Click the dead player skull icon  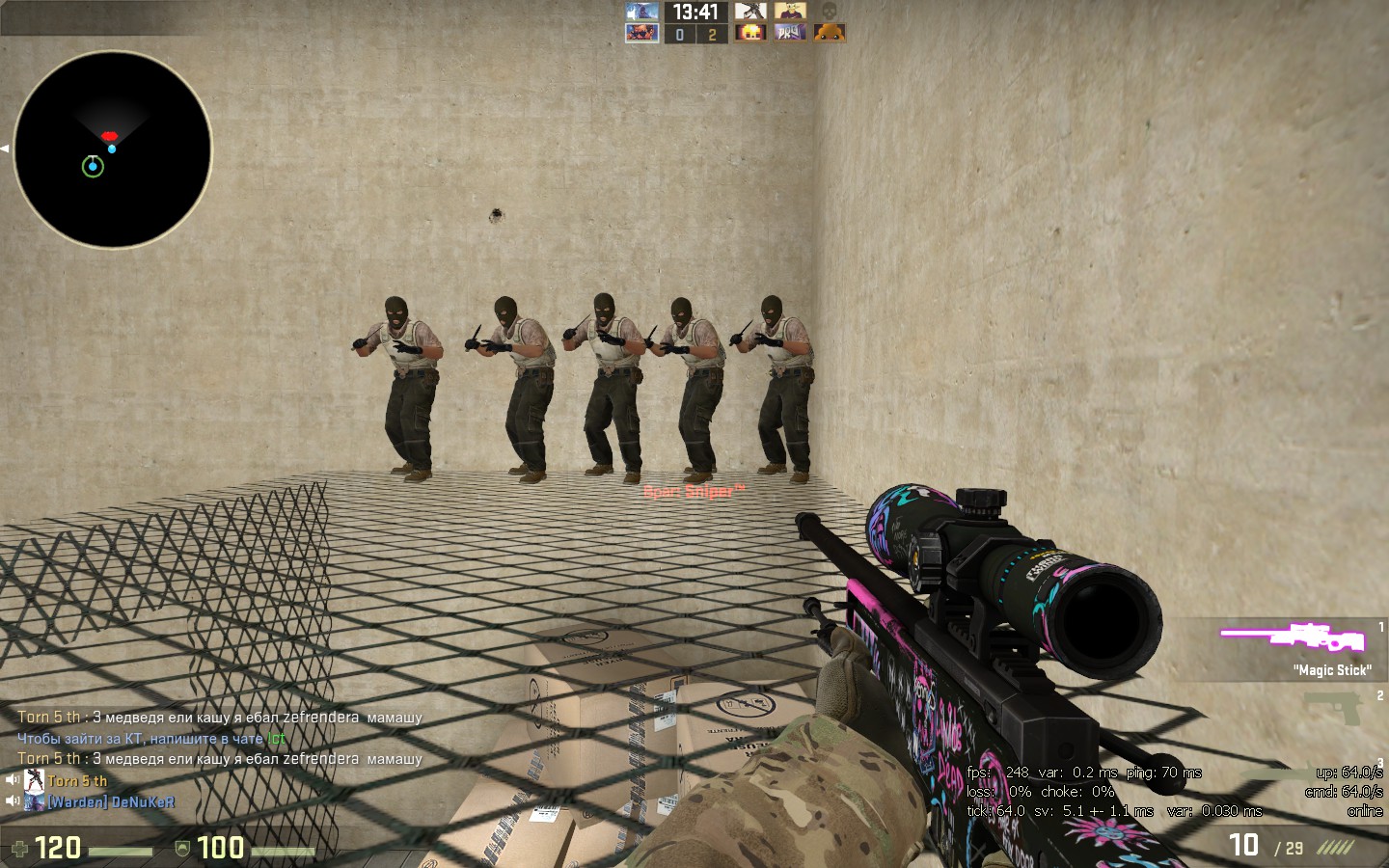pos(829,12)
